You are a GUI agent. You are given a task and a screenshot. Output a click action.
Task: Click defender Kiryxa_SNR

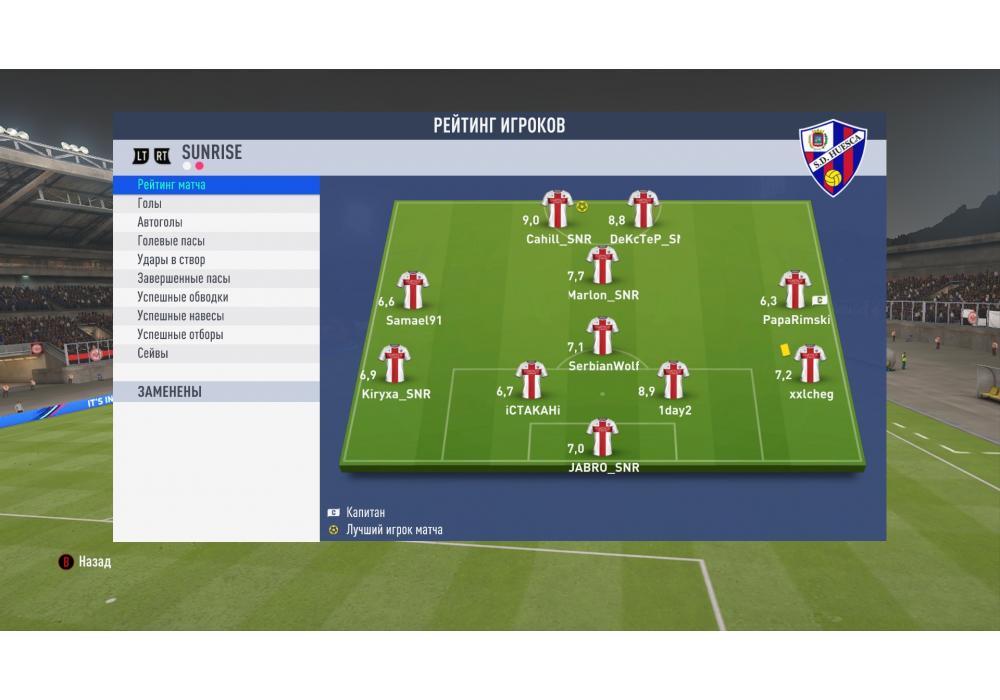pyautogui.click(x=395, y=365)
